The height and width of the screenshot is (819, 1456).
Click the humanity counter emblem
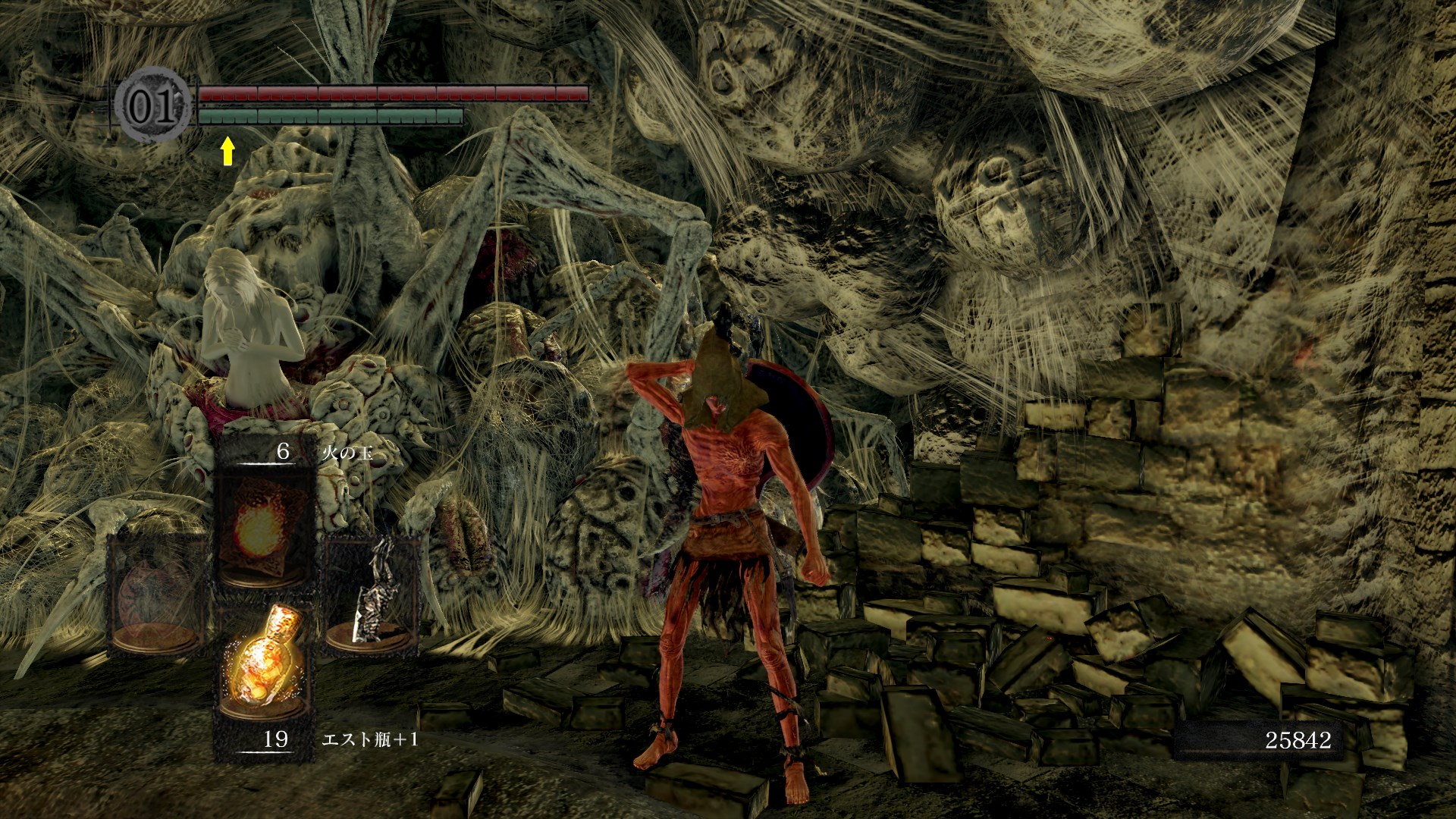(x=154, y=107)
